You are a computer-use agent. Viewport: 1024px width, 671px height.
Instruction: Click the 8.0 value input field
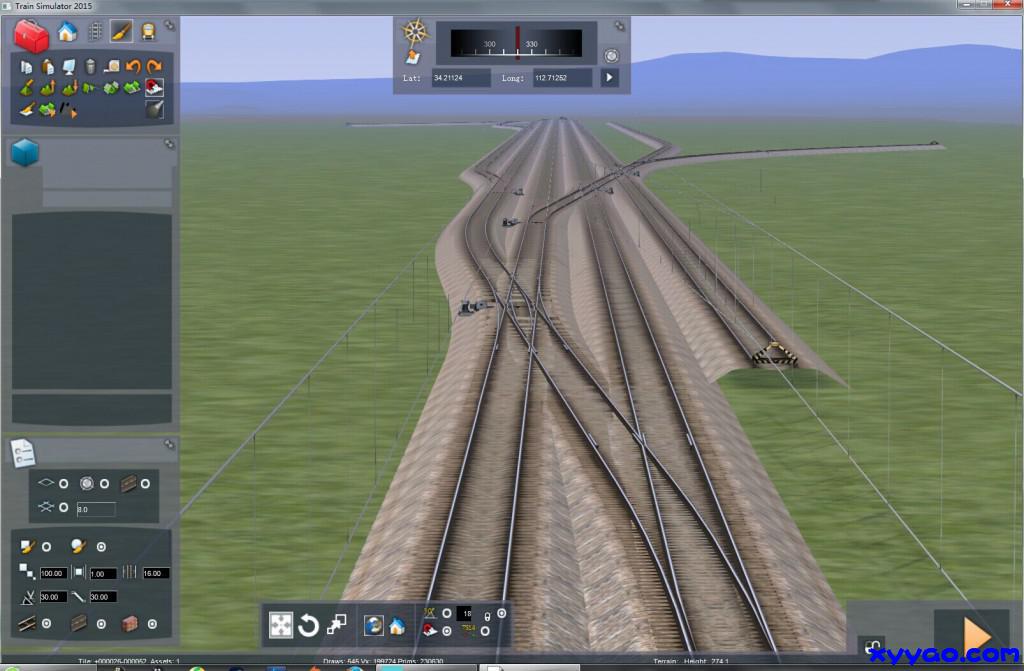point(96,509)
